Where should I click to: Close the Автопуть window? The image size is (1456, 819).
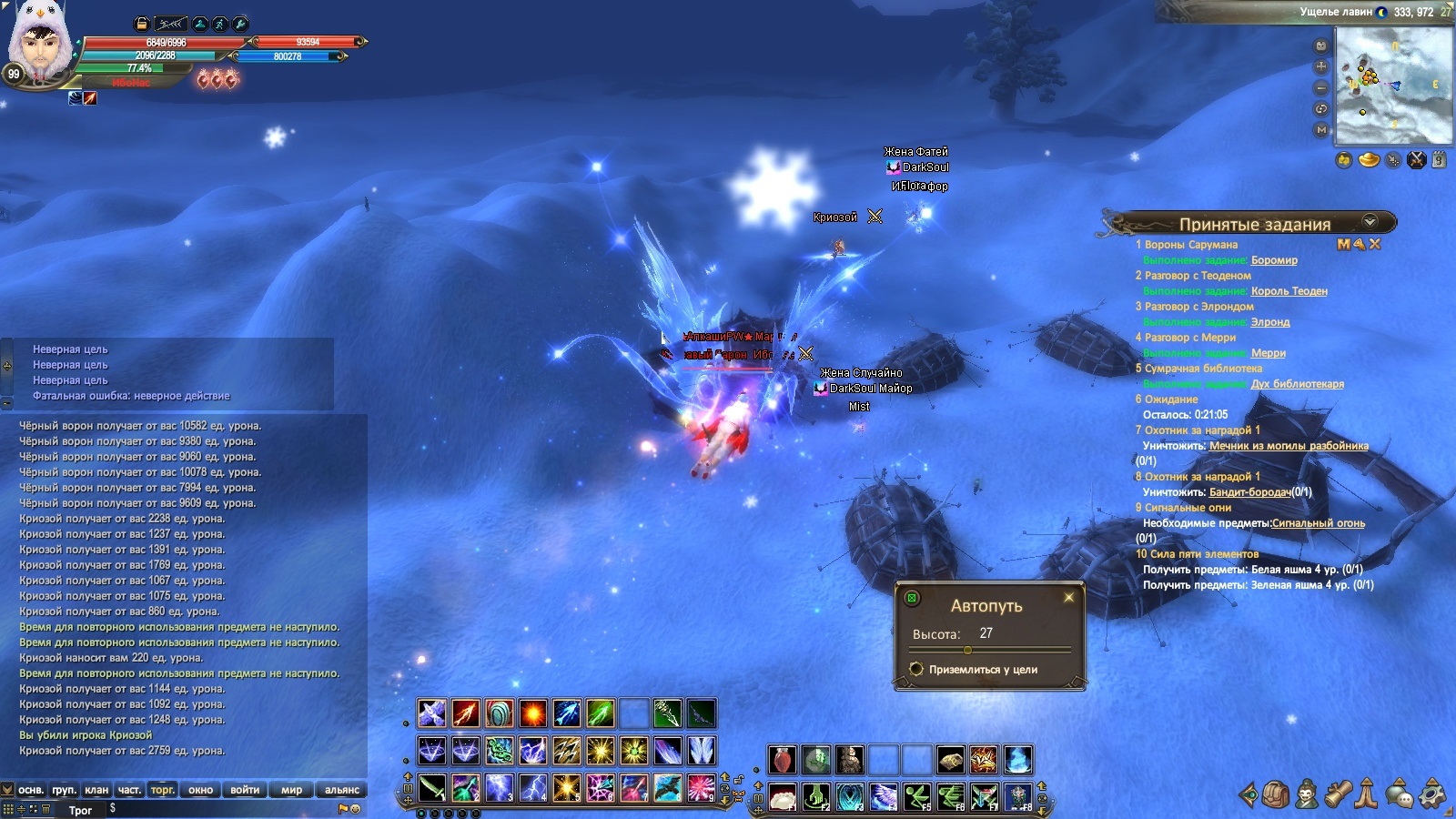(1068, 598)
